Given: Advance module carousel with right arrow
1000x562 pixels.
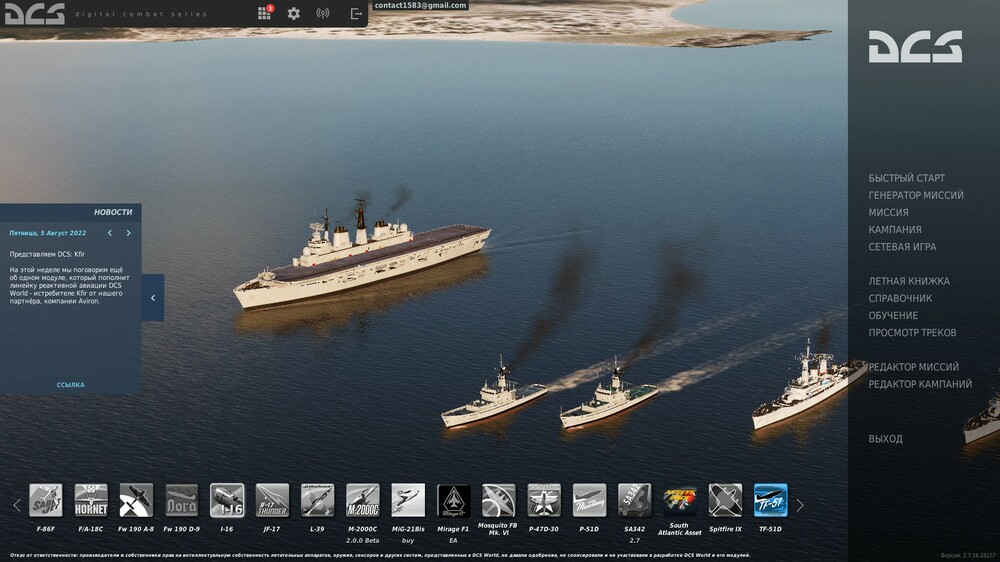Looking at the screenshot, I should pos(799,505).
